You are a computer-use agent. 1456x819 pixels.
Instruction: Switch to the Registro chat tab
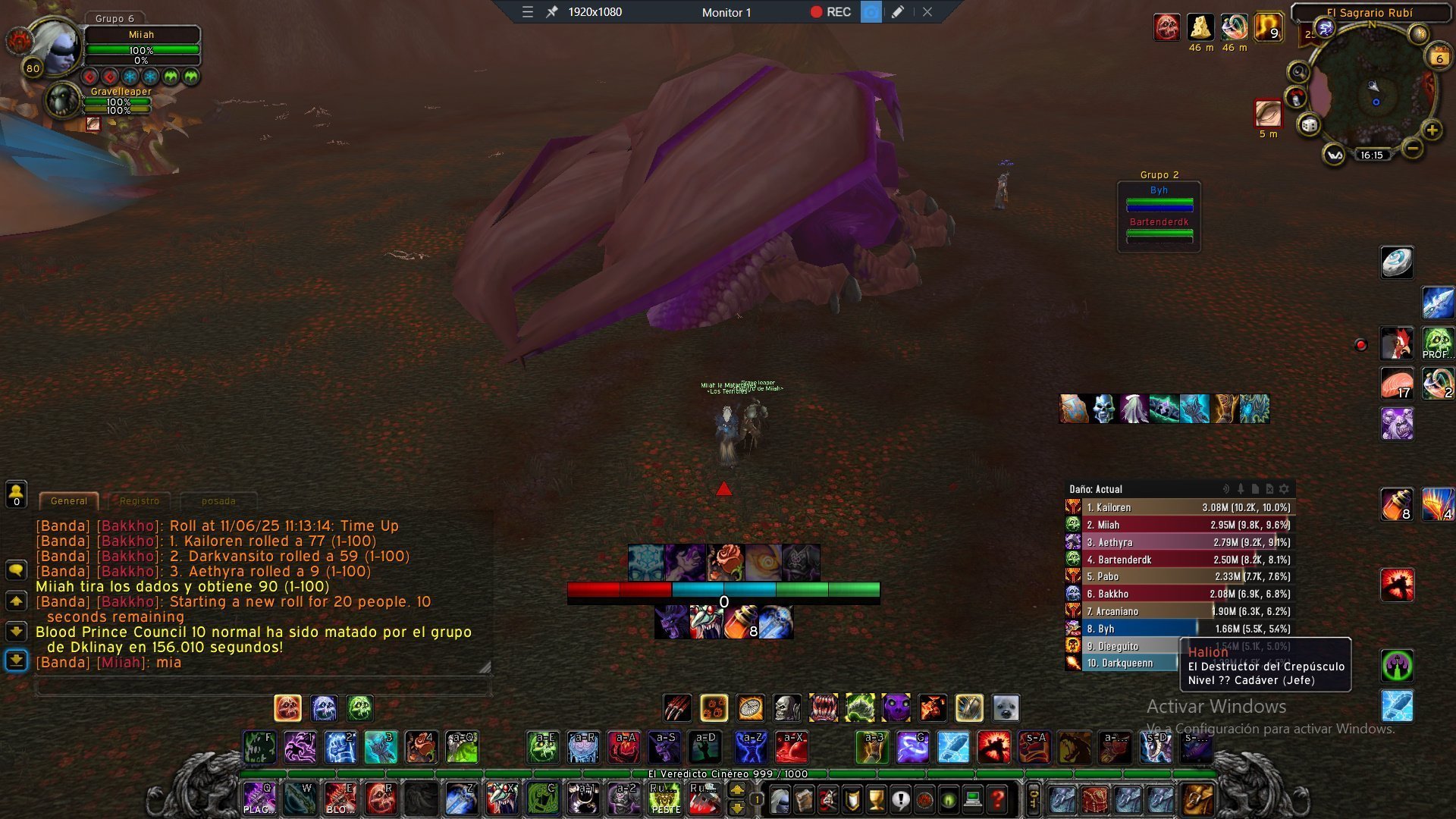click(140, 501)
